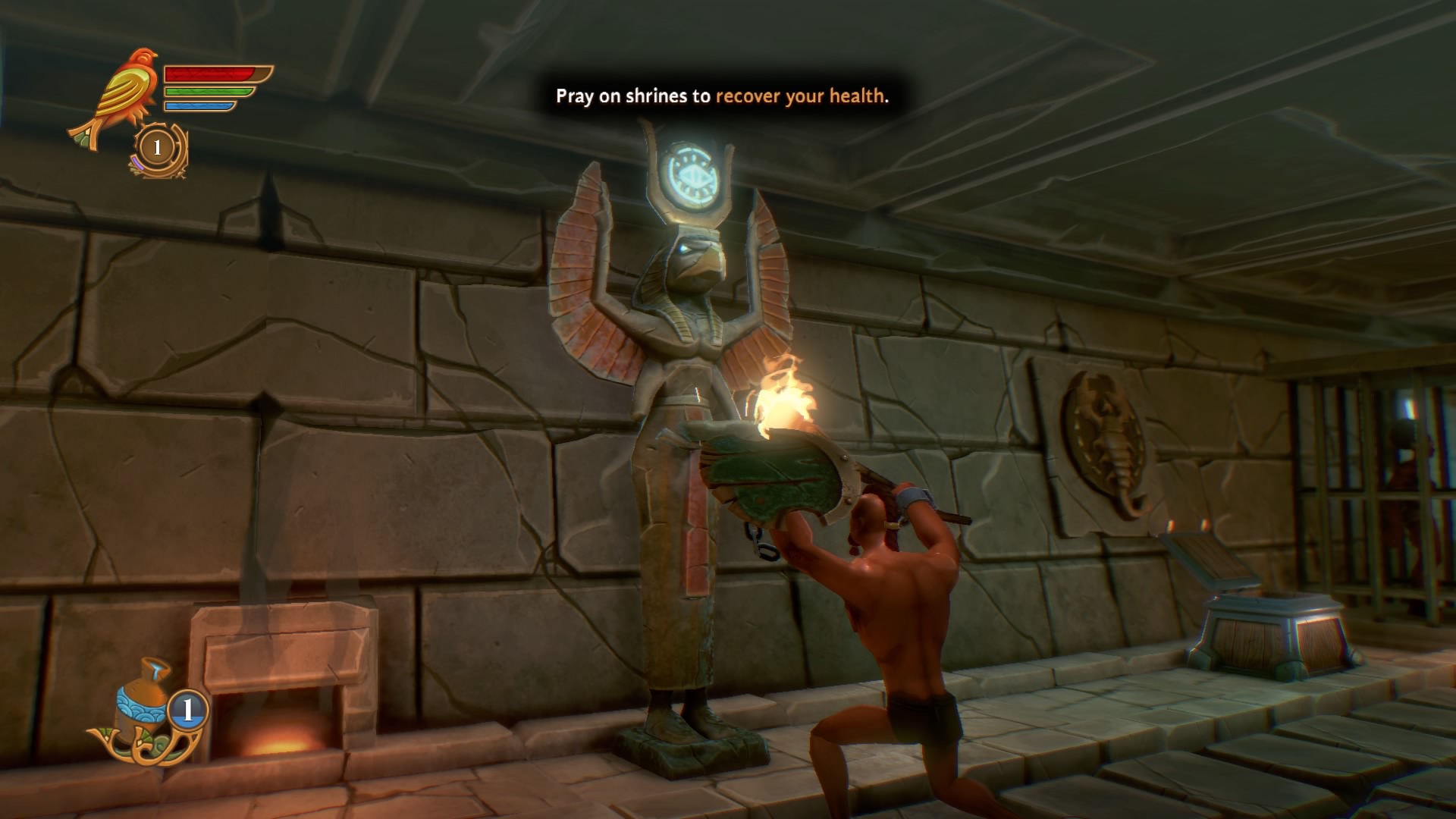Click the tutorial banner about praying on shrines
Viewport: 1456px width, 819px height.
[720, 97]
